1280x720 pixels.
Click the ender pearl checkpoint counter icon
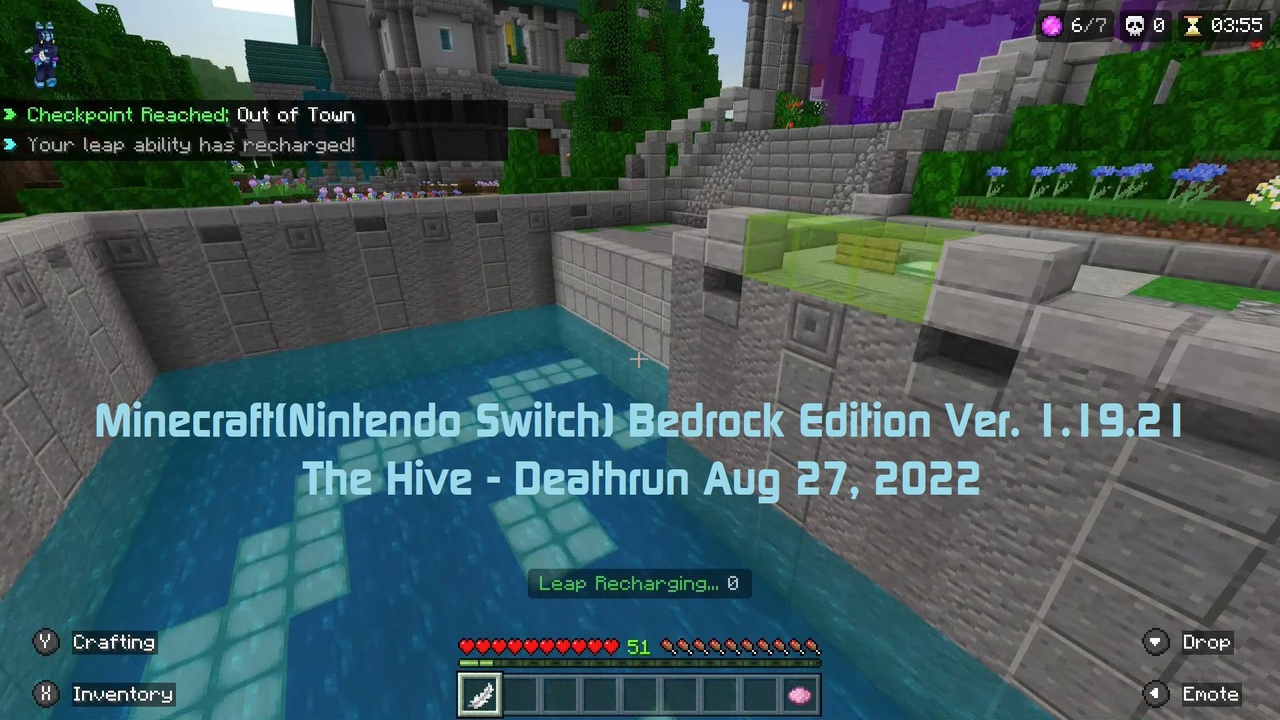click(1051, 26)
